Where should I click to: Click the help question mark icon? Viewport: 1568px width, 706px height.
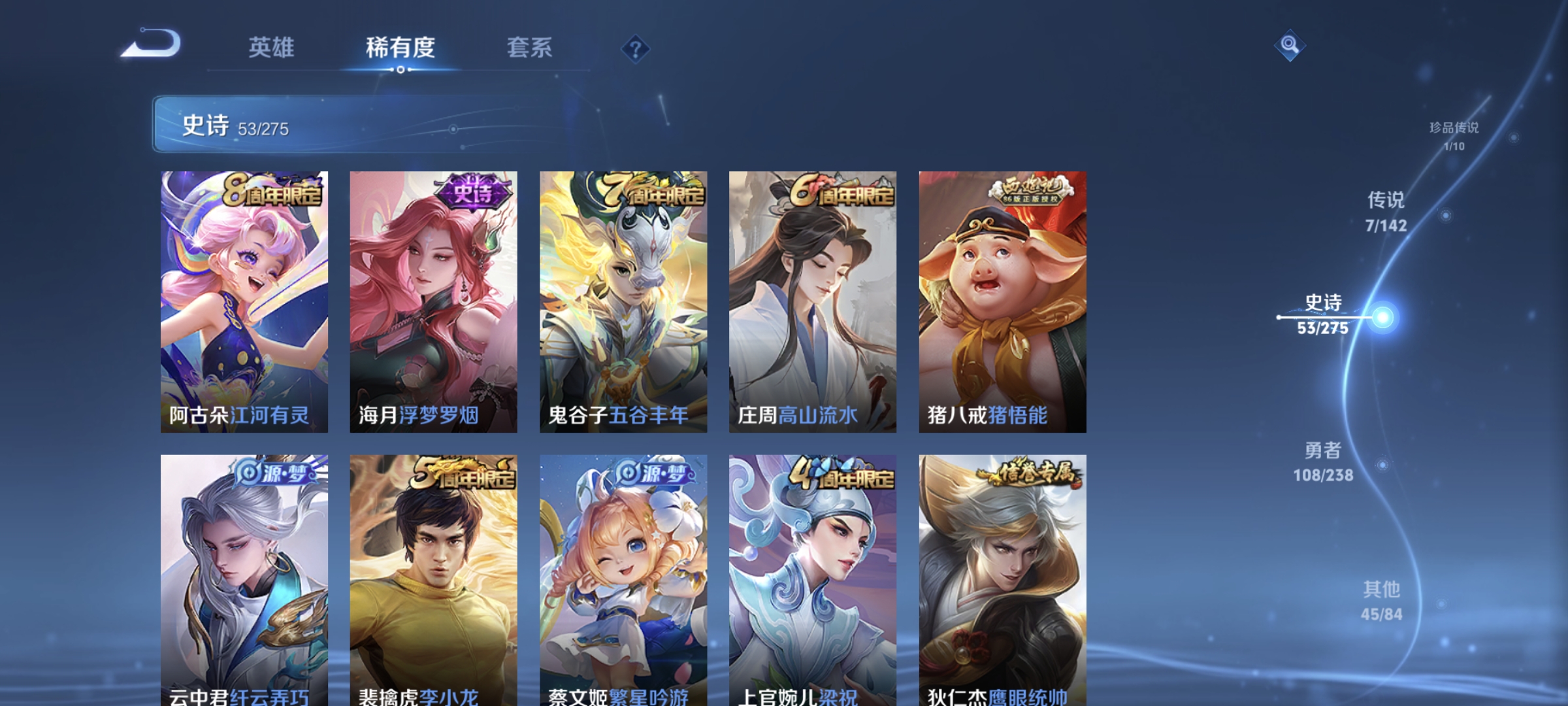coord(637,48)
